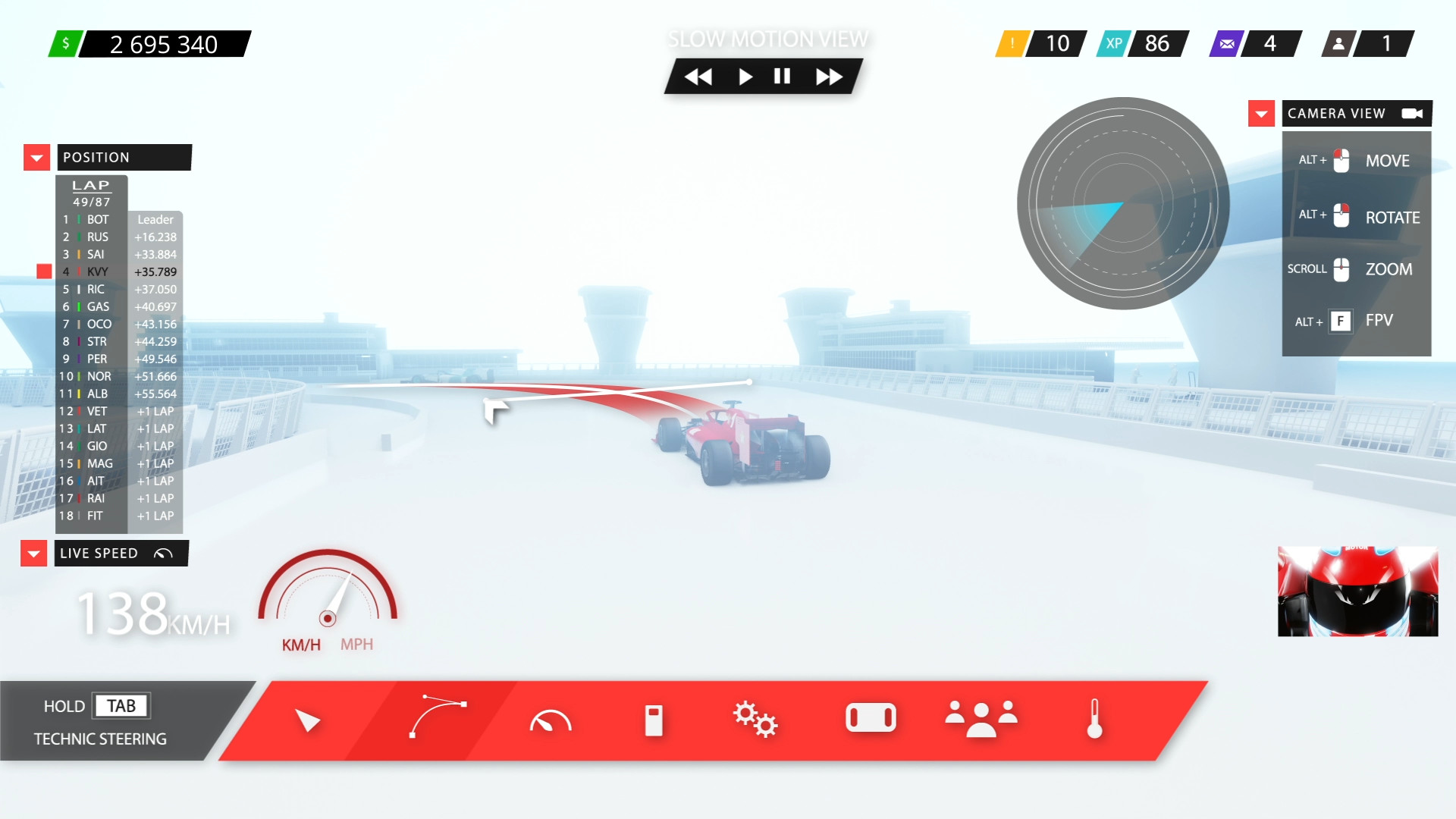1456x819 pixels.
Task: Select the camera viewport icon
Action: (x=870, y=717)
